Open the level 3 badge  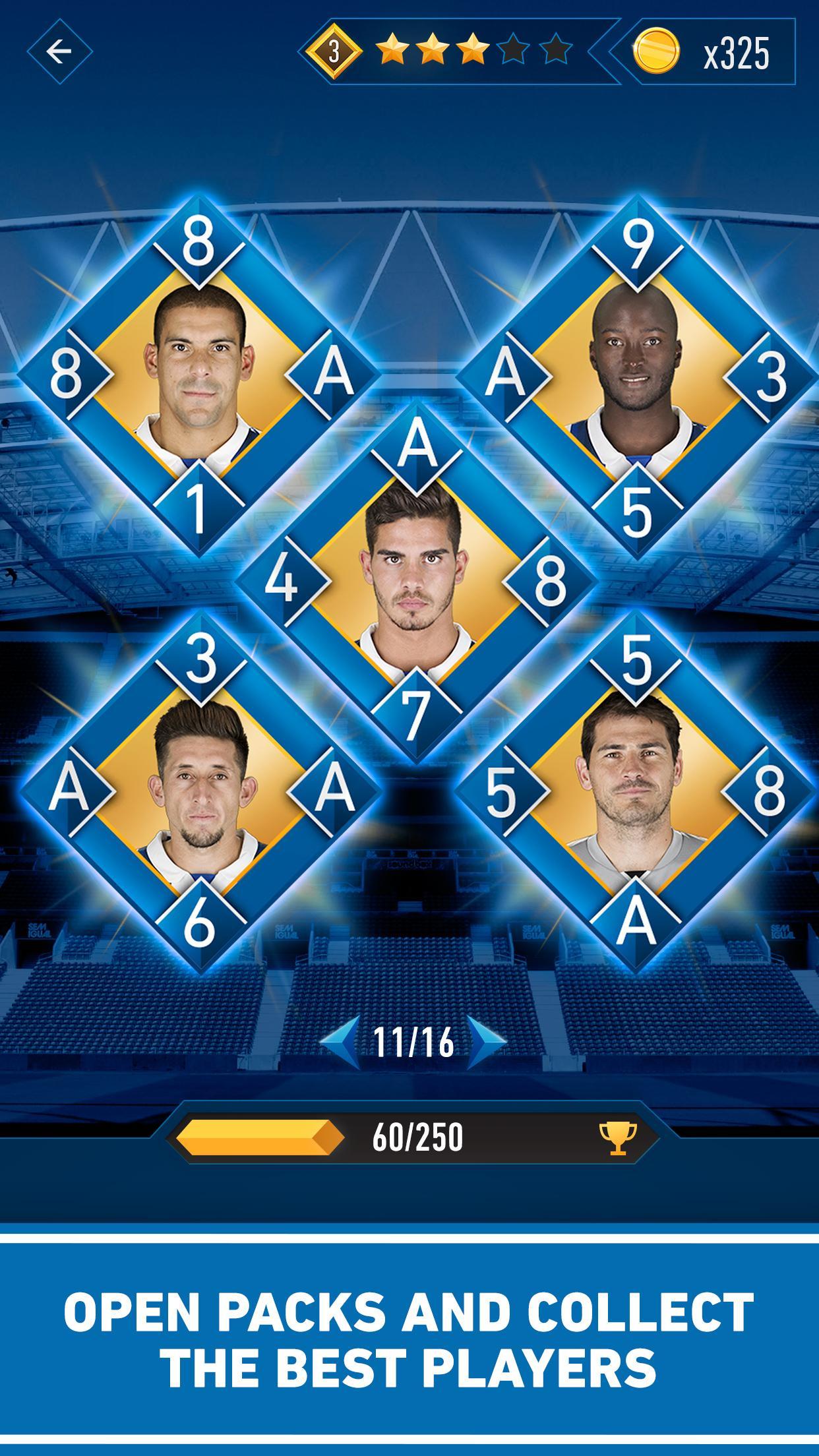click(334, 53)
